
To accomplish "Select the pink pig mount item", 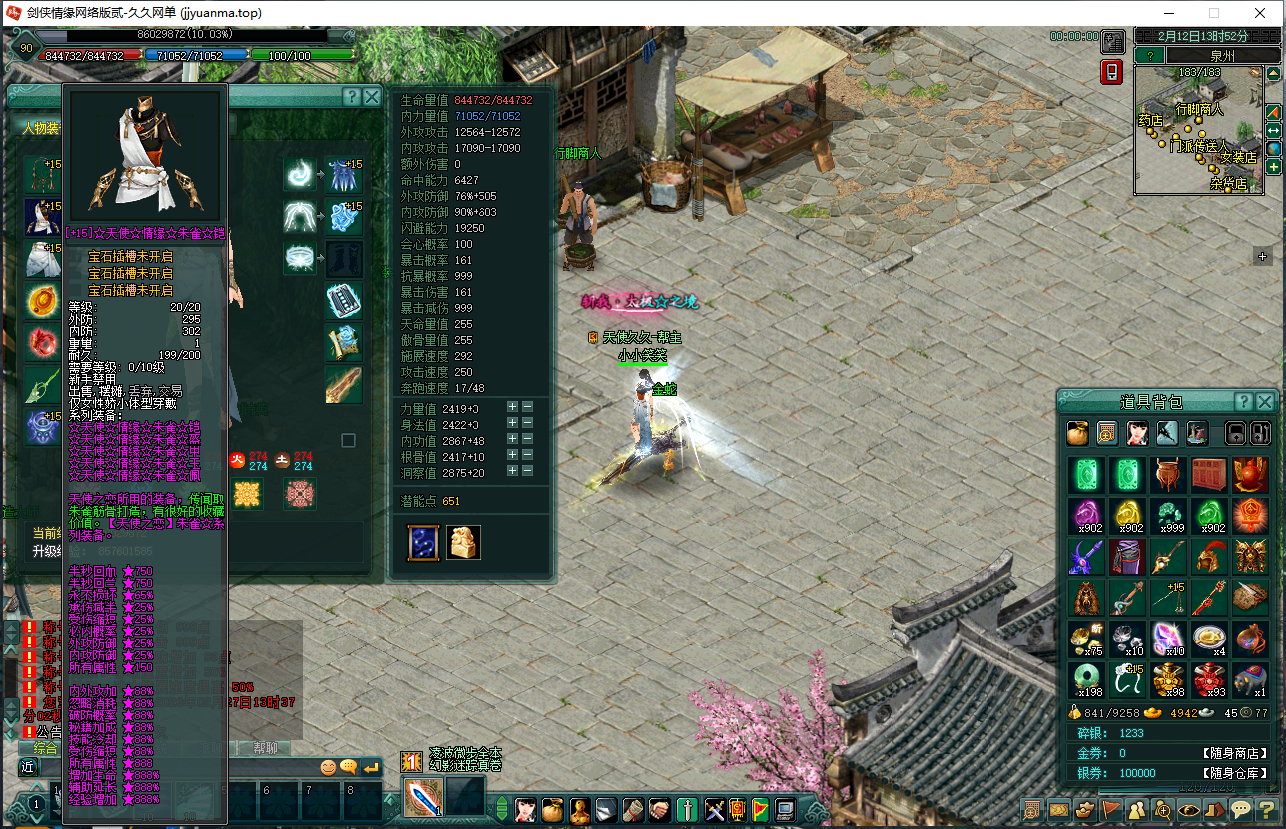I will [x=1249, y=679].
